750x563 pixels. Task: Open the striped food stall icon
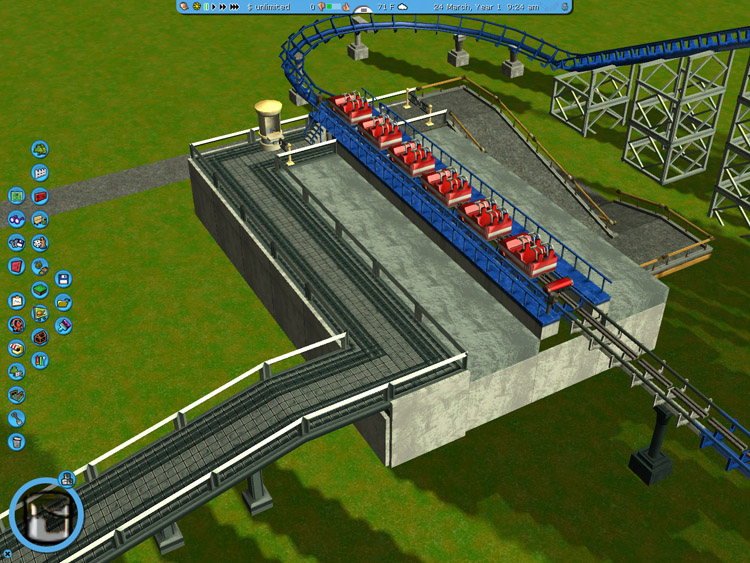(x=16, y=348)
